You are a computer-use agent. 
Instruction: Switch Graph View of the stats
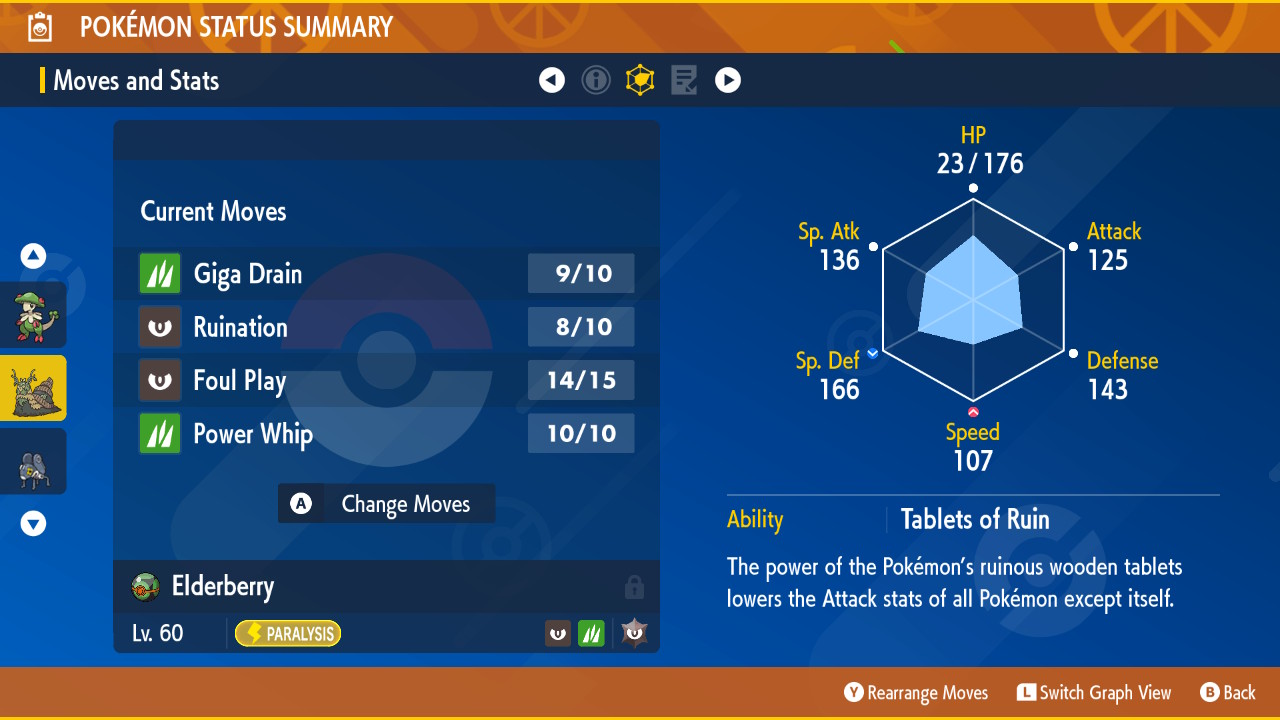1093,693
